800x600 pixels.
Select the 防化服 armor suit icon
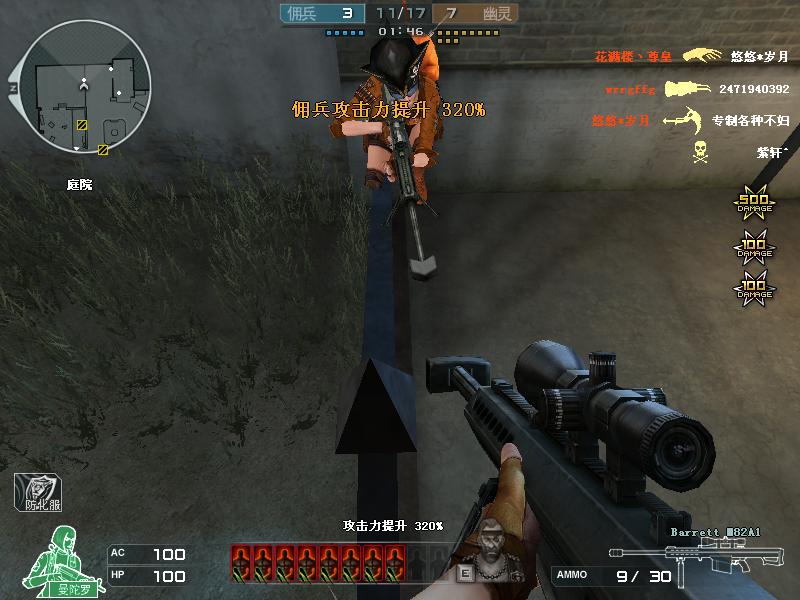(38, 491)
